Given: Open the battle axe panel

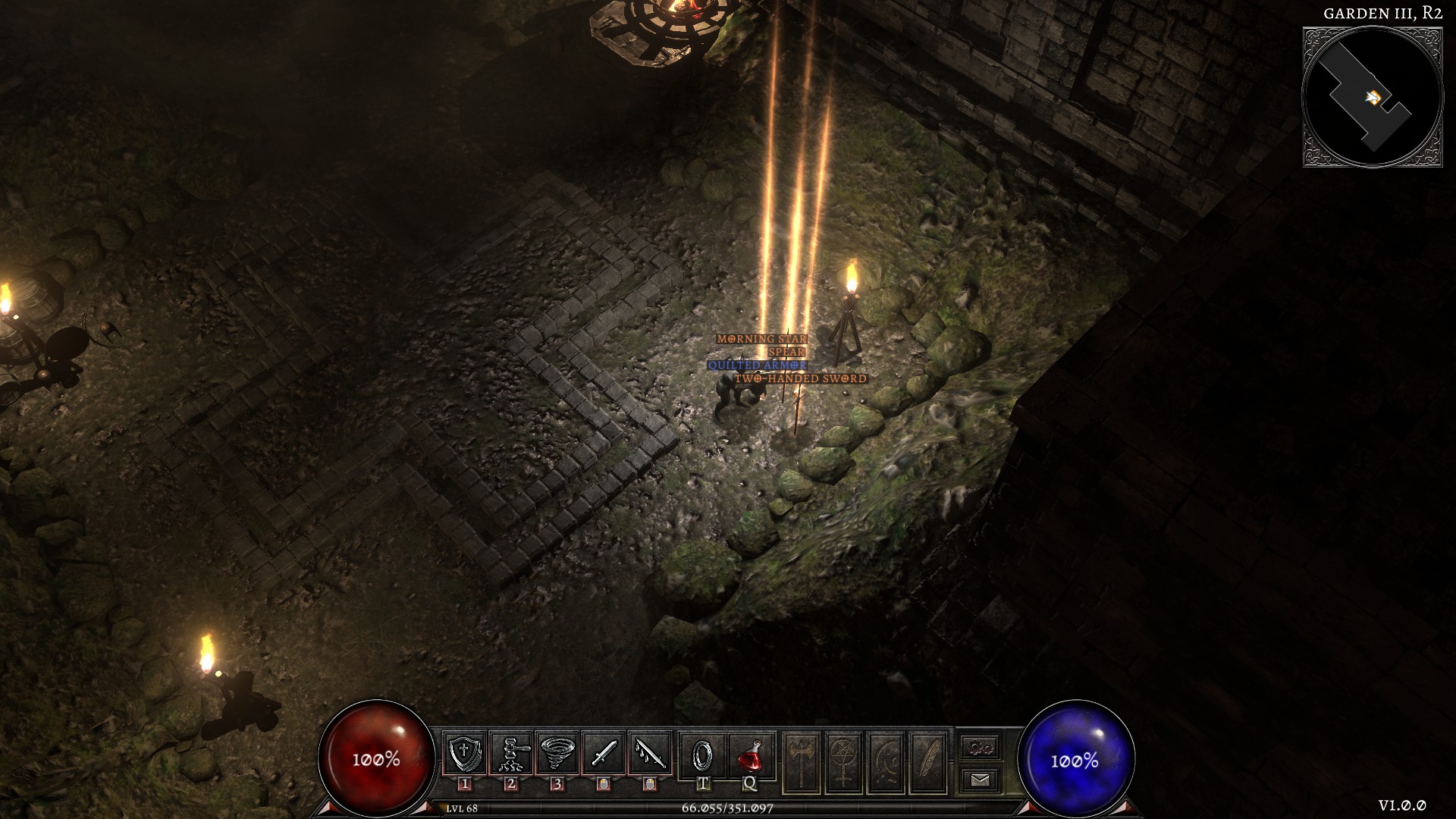Looking at the screenshot, I should tap(802, 762).
